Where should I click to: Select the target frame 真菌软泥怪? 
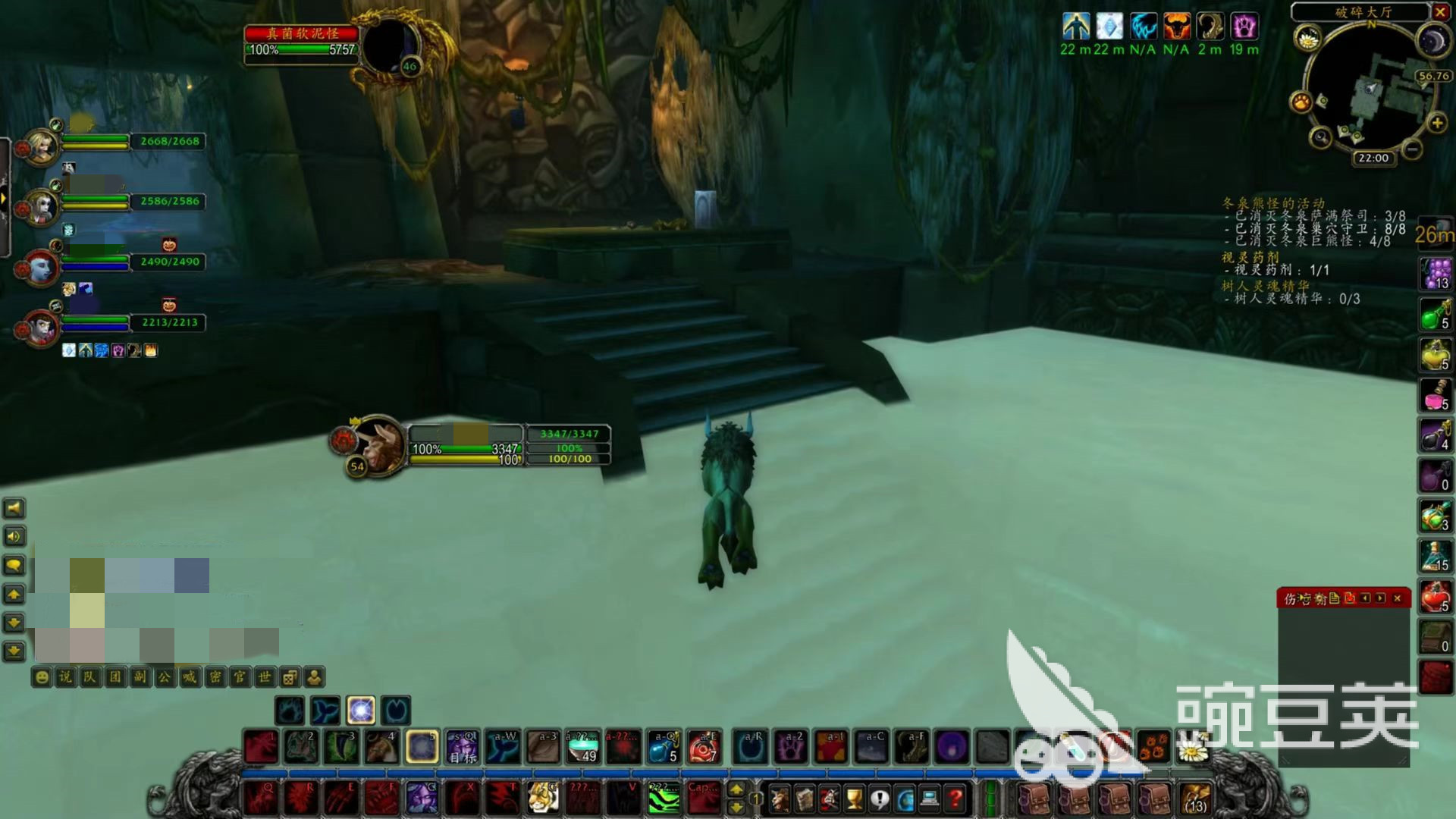pyautogui.click(x=301, y=33)
